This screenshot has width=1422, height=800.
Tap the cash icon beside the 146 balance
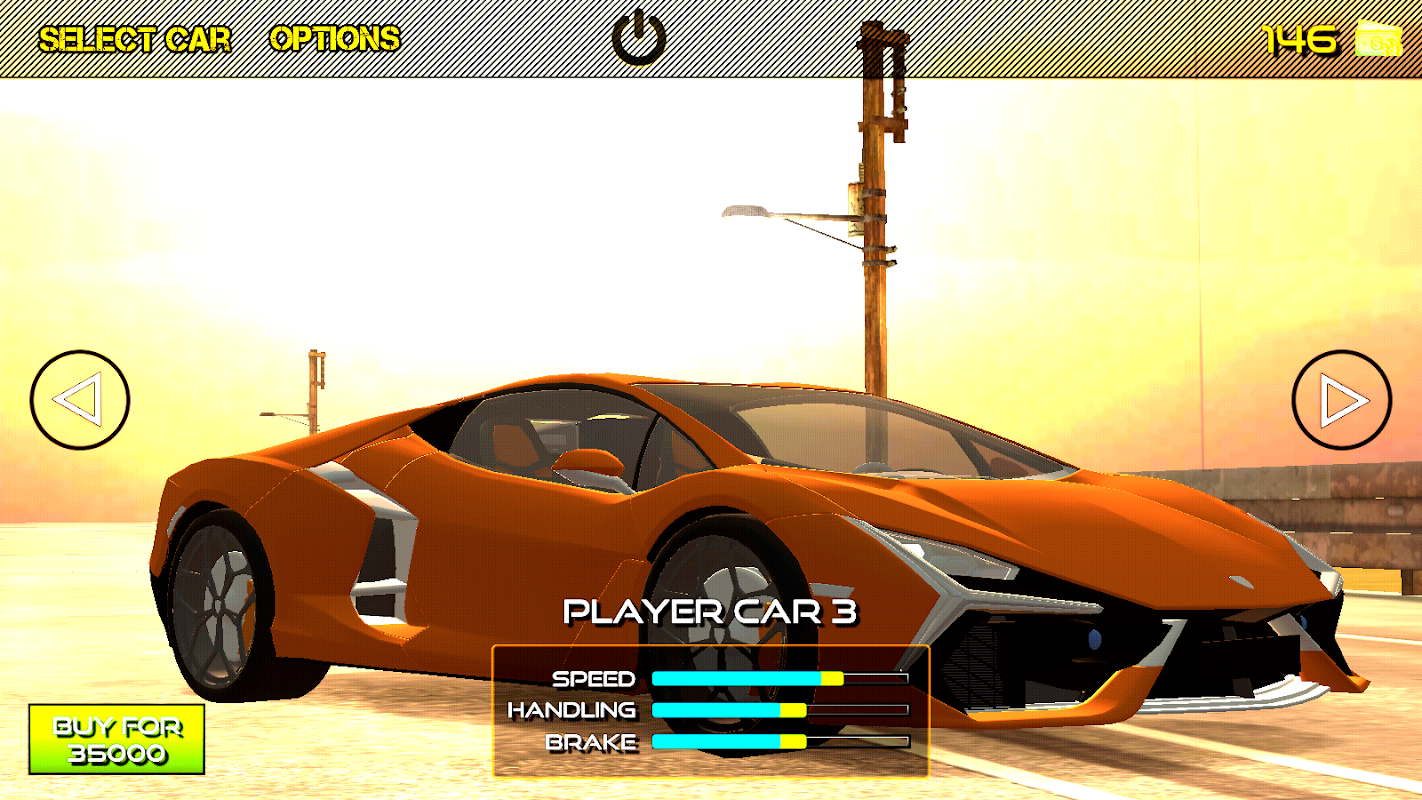click(1377, 40)
